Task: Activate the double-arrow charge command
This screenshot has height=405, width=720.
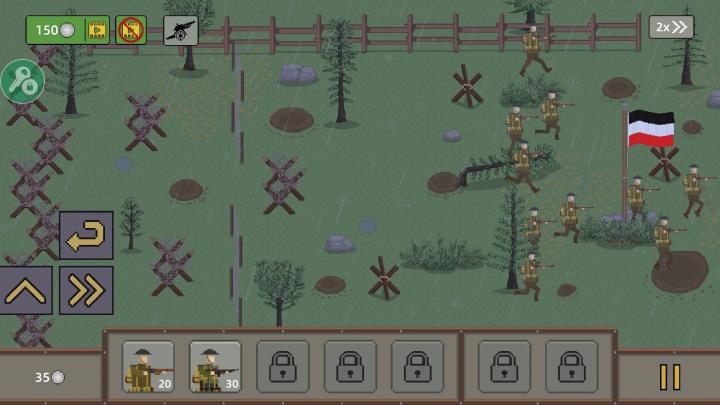Action: [x=86, y=291]
